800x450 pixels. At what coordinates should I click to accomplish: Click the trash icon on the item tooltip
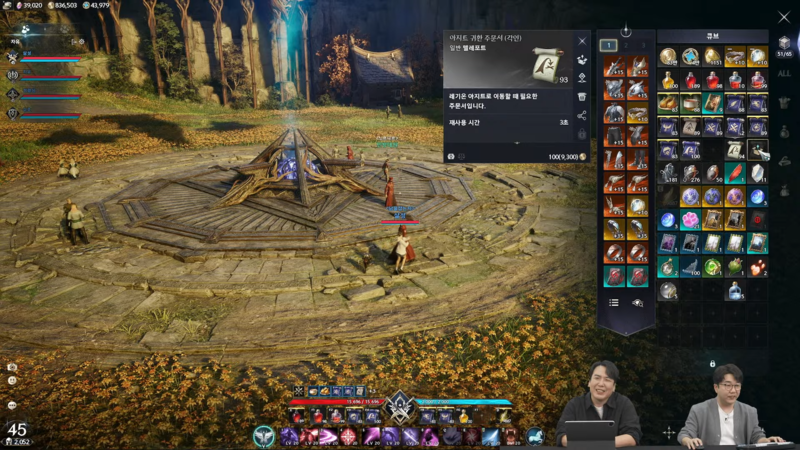tap(582, 96)
